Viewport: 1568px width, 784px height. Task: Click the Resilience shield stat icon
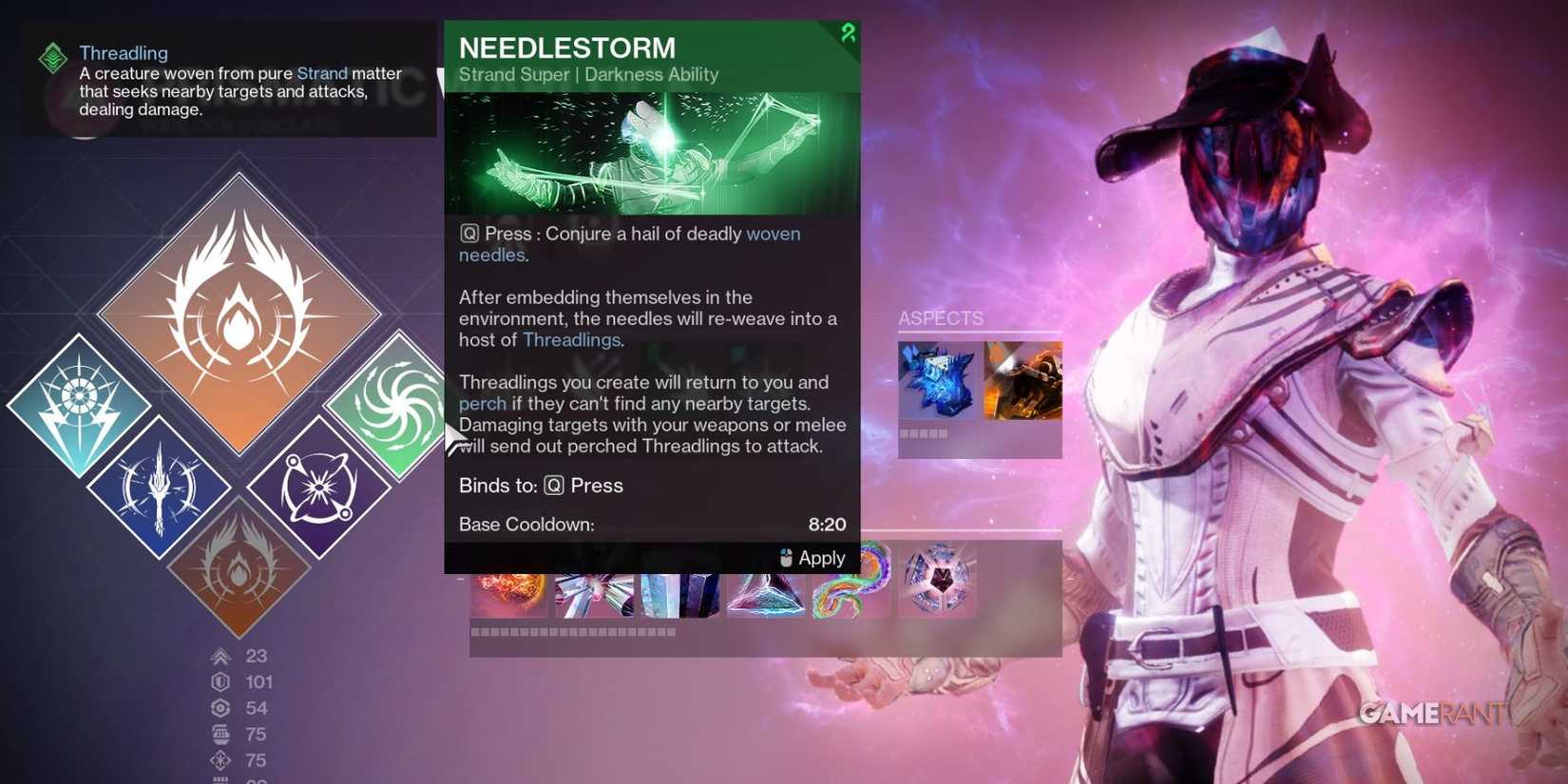tap(221, 681)
